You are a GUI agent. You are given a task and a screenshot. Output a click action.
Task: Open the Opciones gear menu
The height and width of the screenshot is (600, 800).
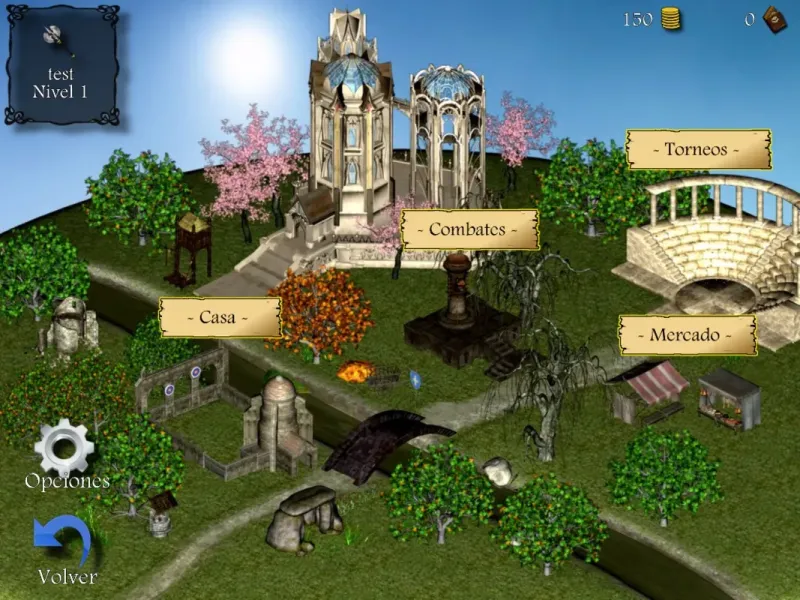(64, 448)
